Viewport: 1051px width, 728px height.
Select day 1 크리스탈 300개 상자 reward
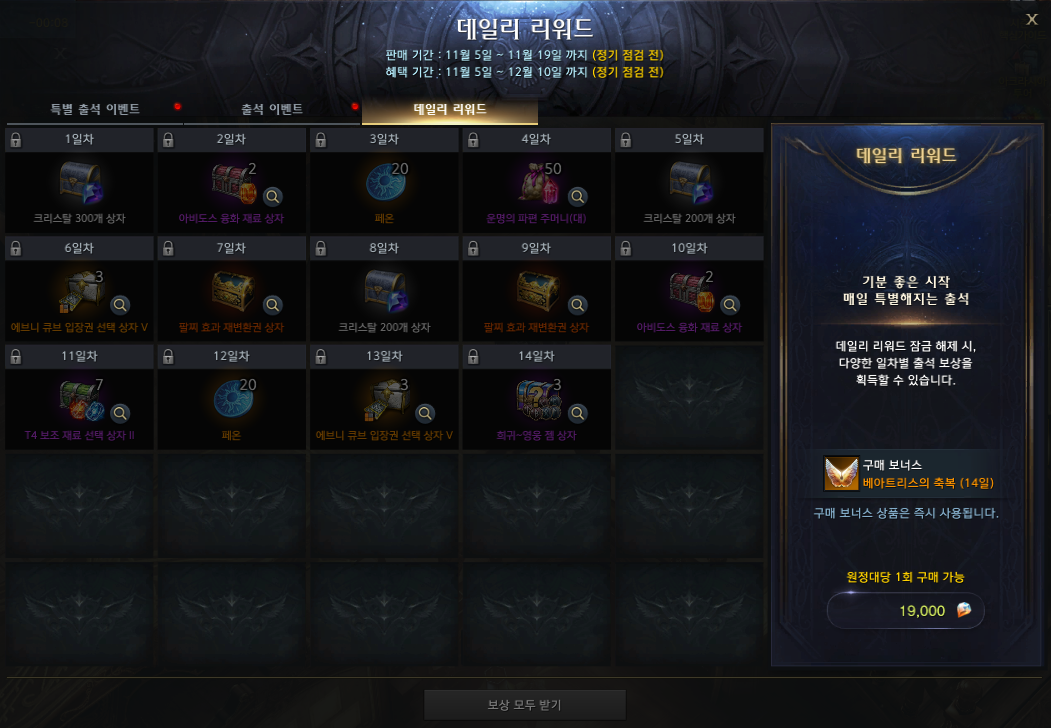click(80, 183)
